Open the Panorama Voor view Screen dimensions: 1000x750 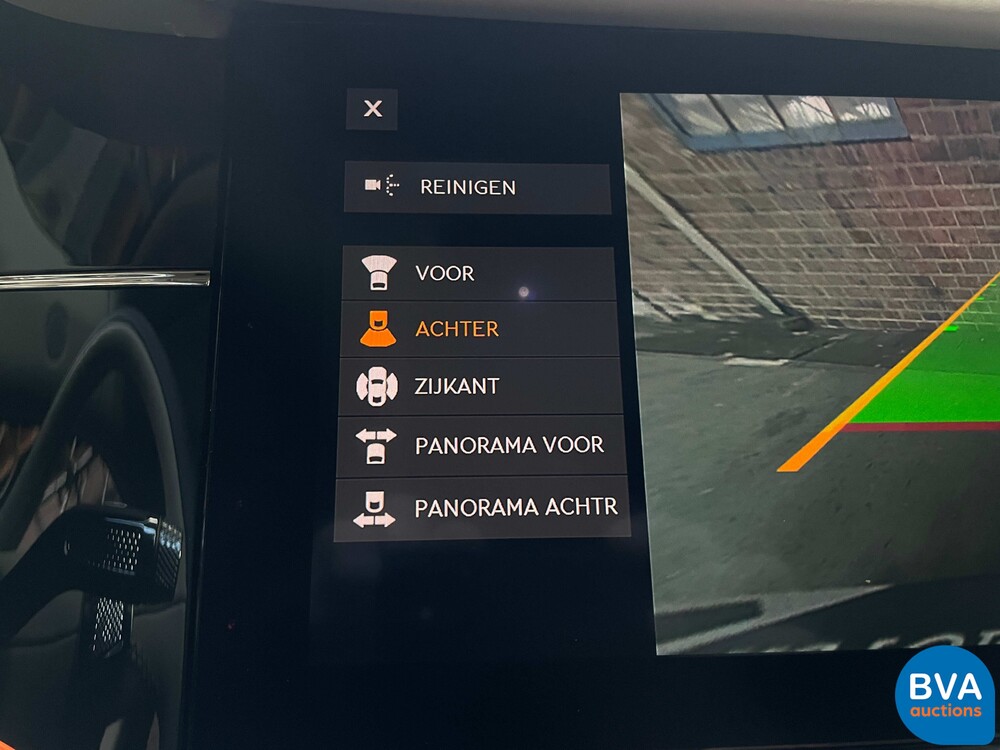pos(480,445)
